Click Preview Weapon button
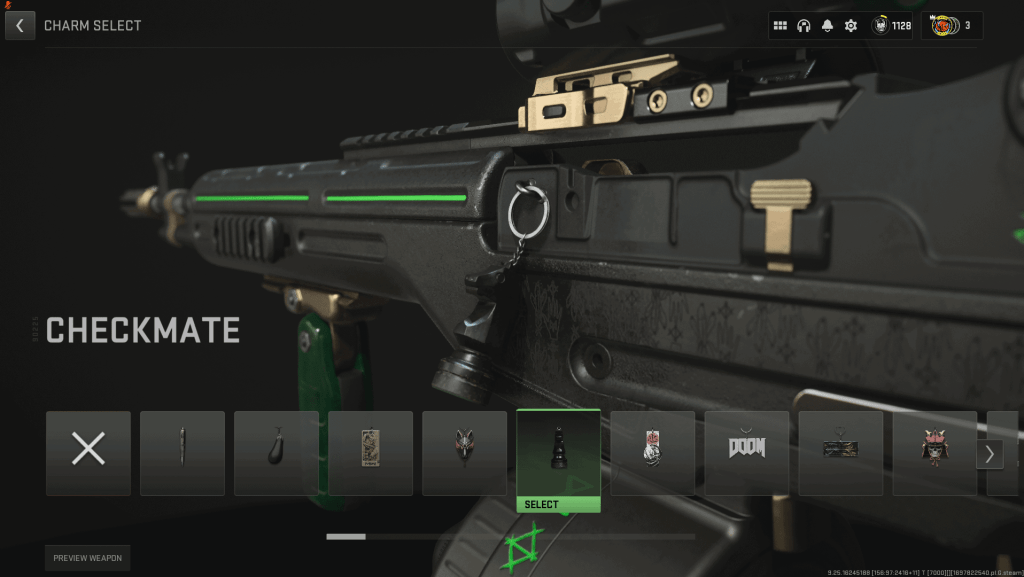The image size is (1024, 577). click(x=87, y=558)
